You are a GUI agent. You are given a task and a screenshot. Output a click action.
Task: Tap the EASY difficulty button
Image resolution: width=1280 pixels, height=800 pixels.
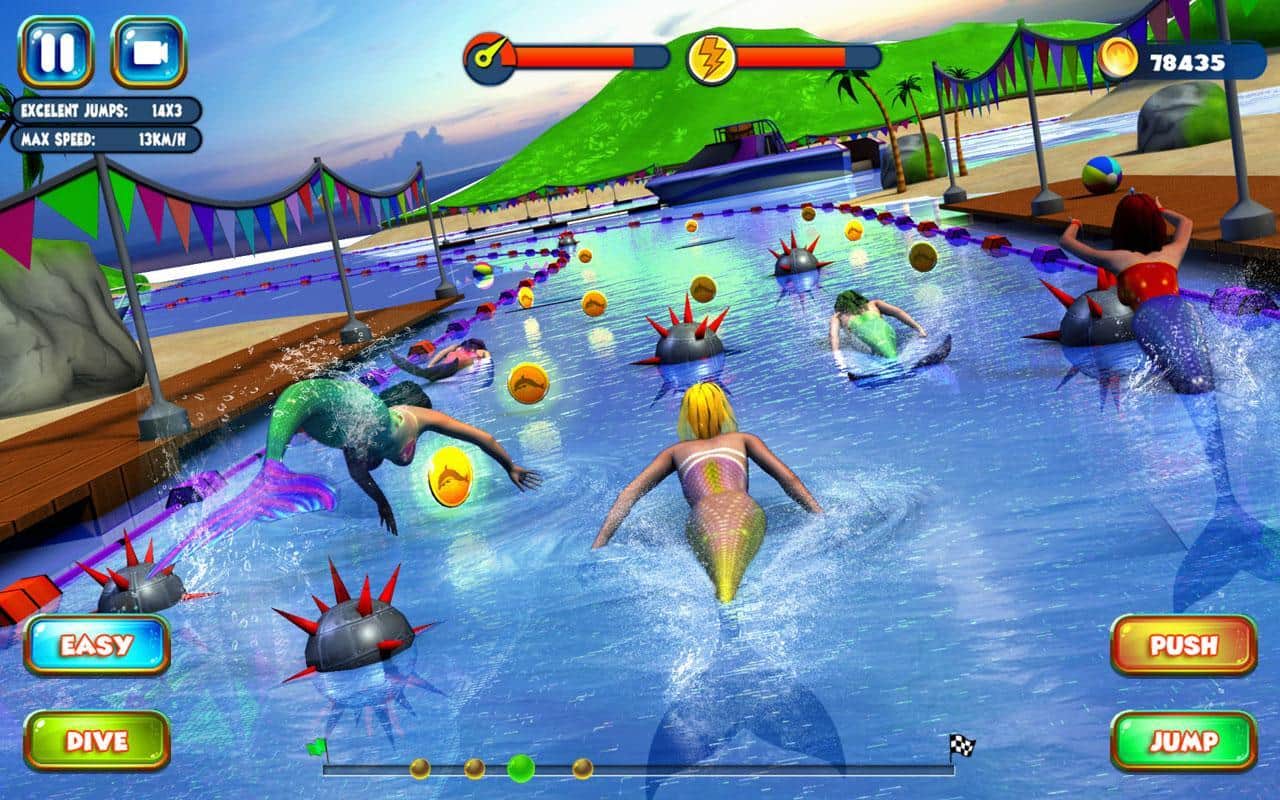pos(96,645)
